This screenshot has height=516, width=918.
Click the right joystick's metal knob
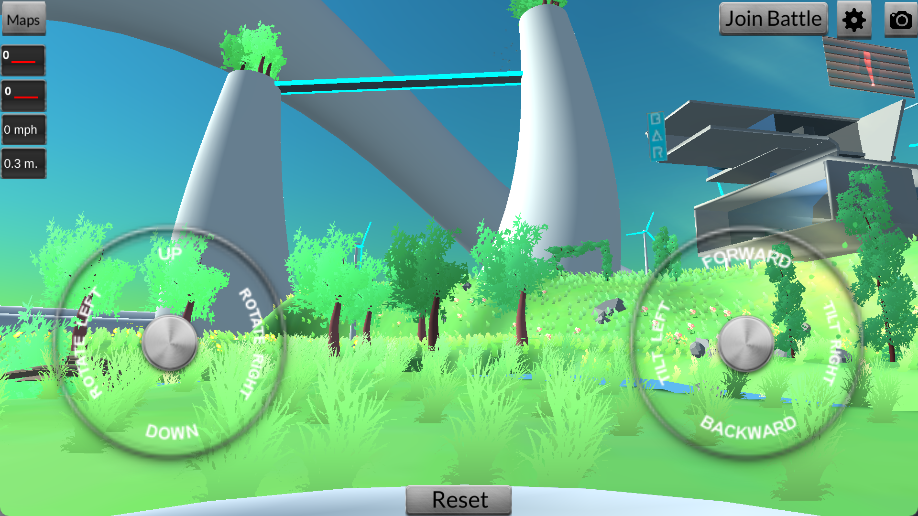pyautogui.click(x=746, y=343)
